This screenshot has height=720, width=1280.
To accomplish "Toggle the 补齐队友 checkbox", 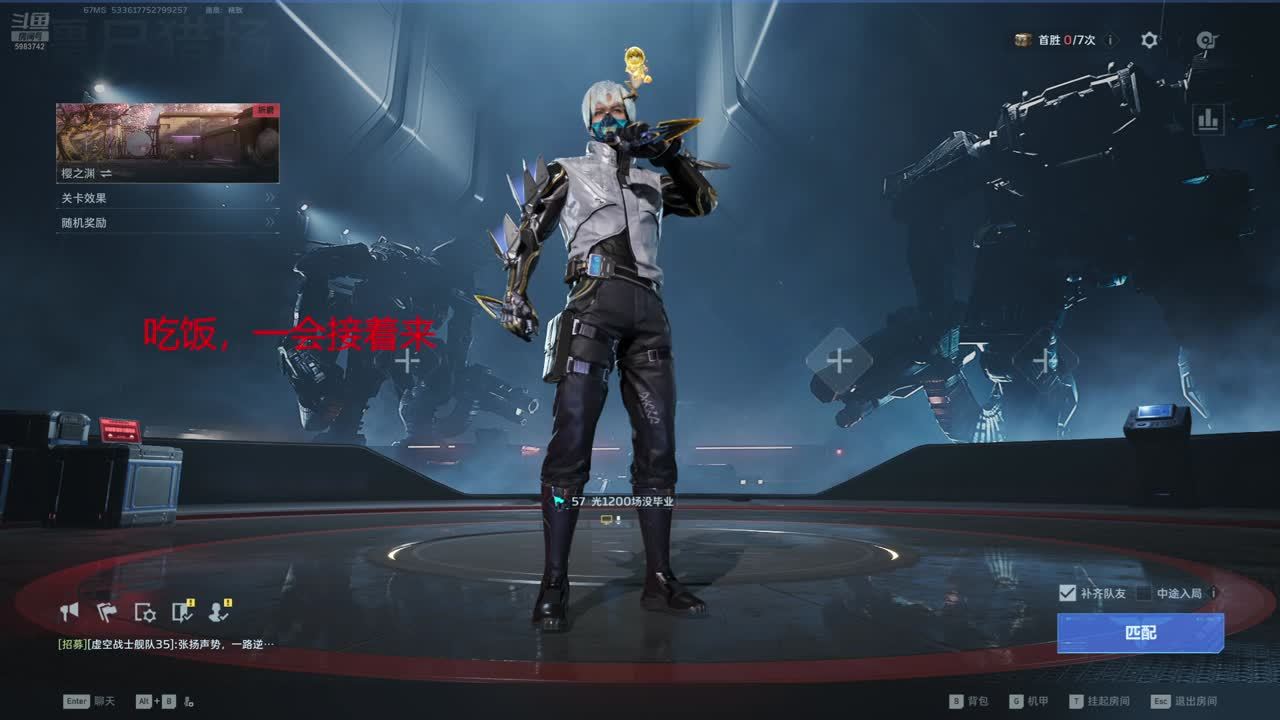I will click(1067, 593).
